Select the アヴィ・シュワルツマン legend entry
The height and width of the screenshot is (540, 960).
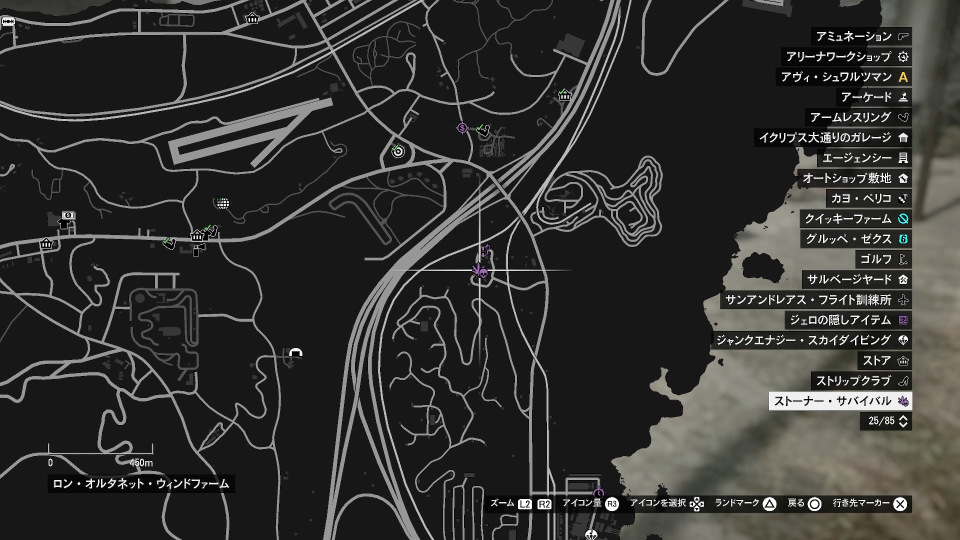(845, 77)
